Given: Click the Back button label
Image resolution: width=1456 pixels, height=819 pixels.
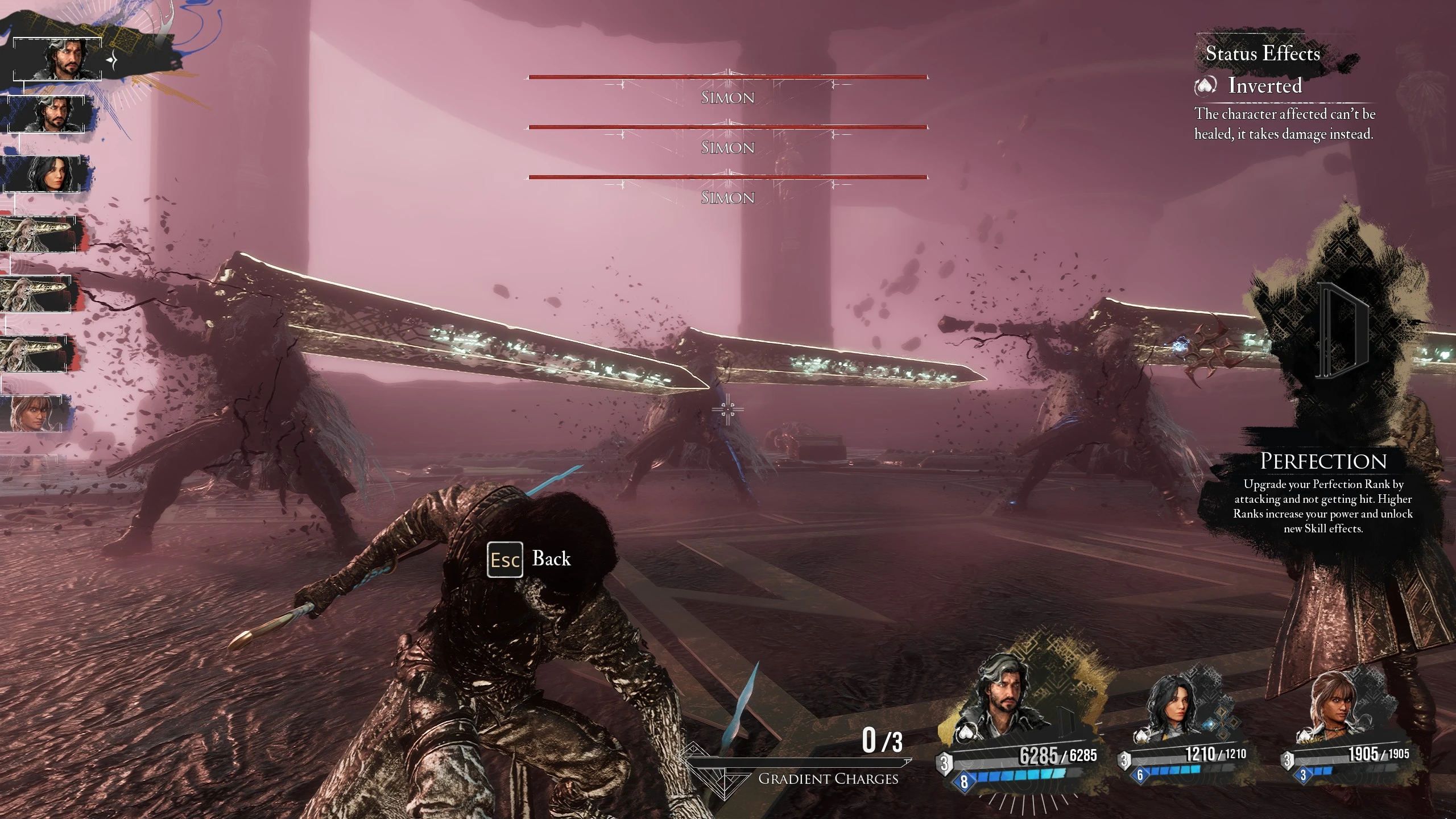Looking at the screenshot, I should point(551,559).
